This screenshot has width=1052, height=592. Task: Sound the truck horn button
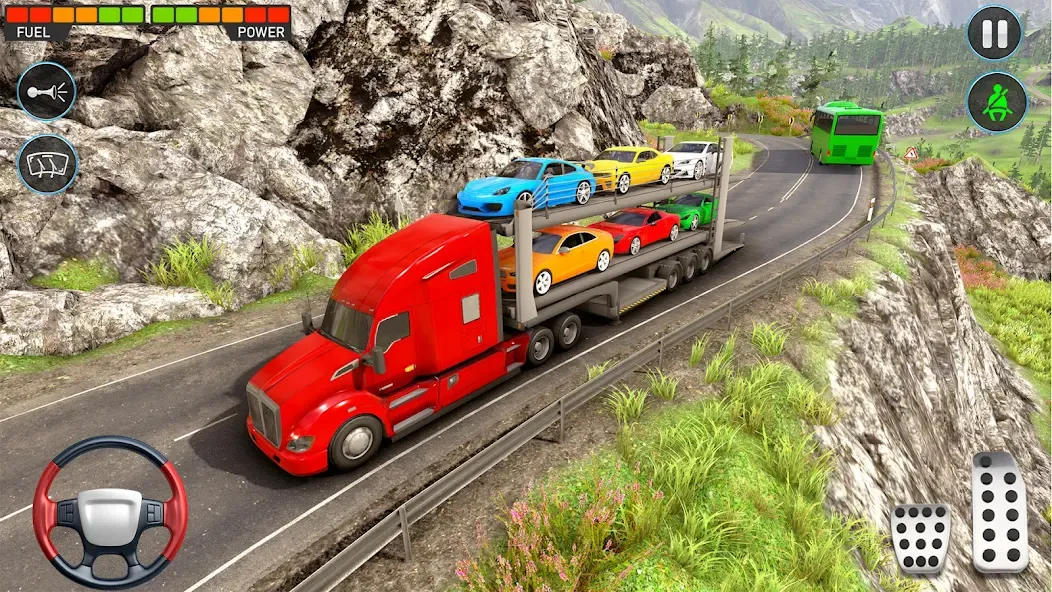[x=47, y=91]
